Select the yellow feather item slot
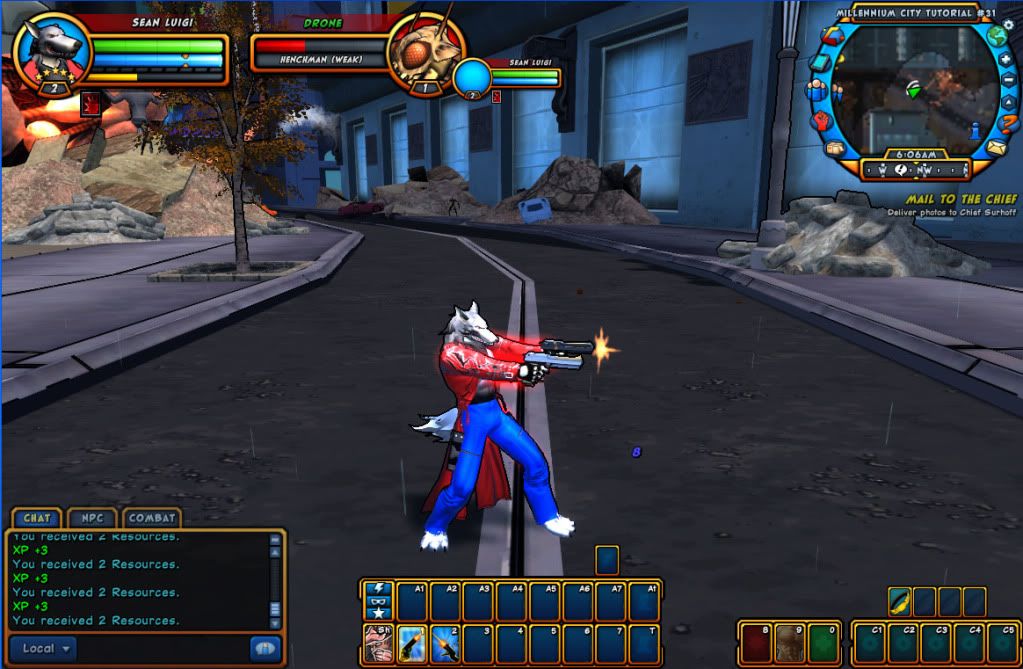Screen dimensions: 1023x669 tap(899, 601)
